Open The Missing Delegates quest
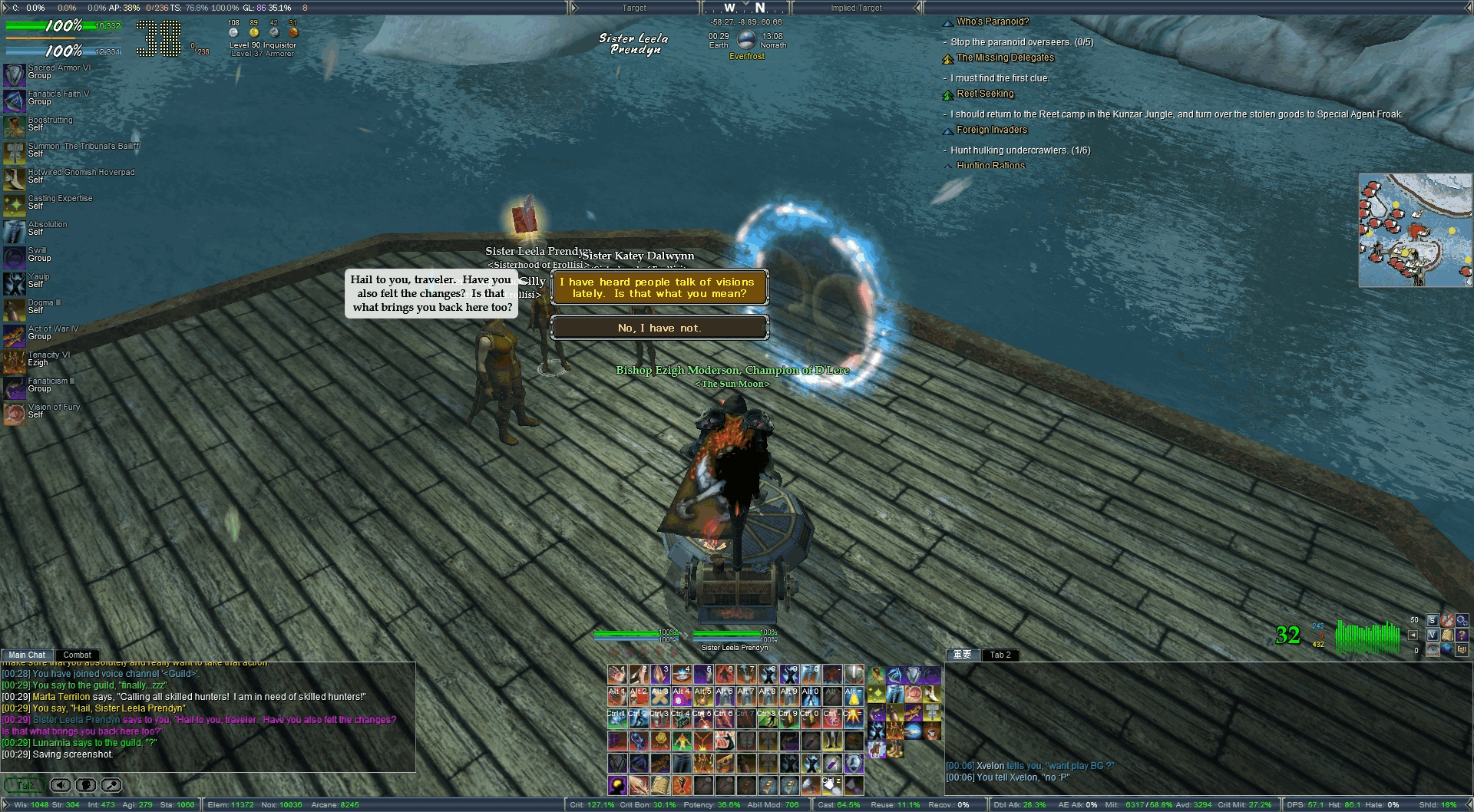This screenshot has width=1474, height=812. coord(1005,58)
